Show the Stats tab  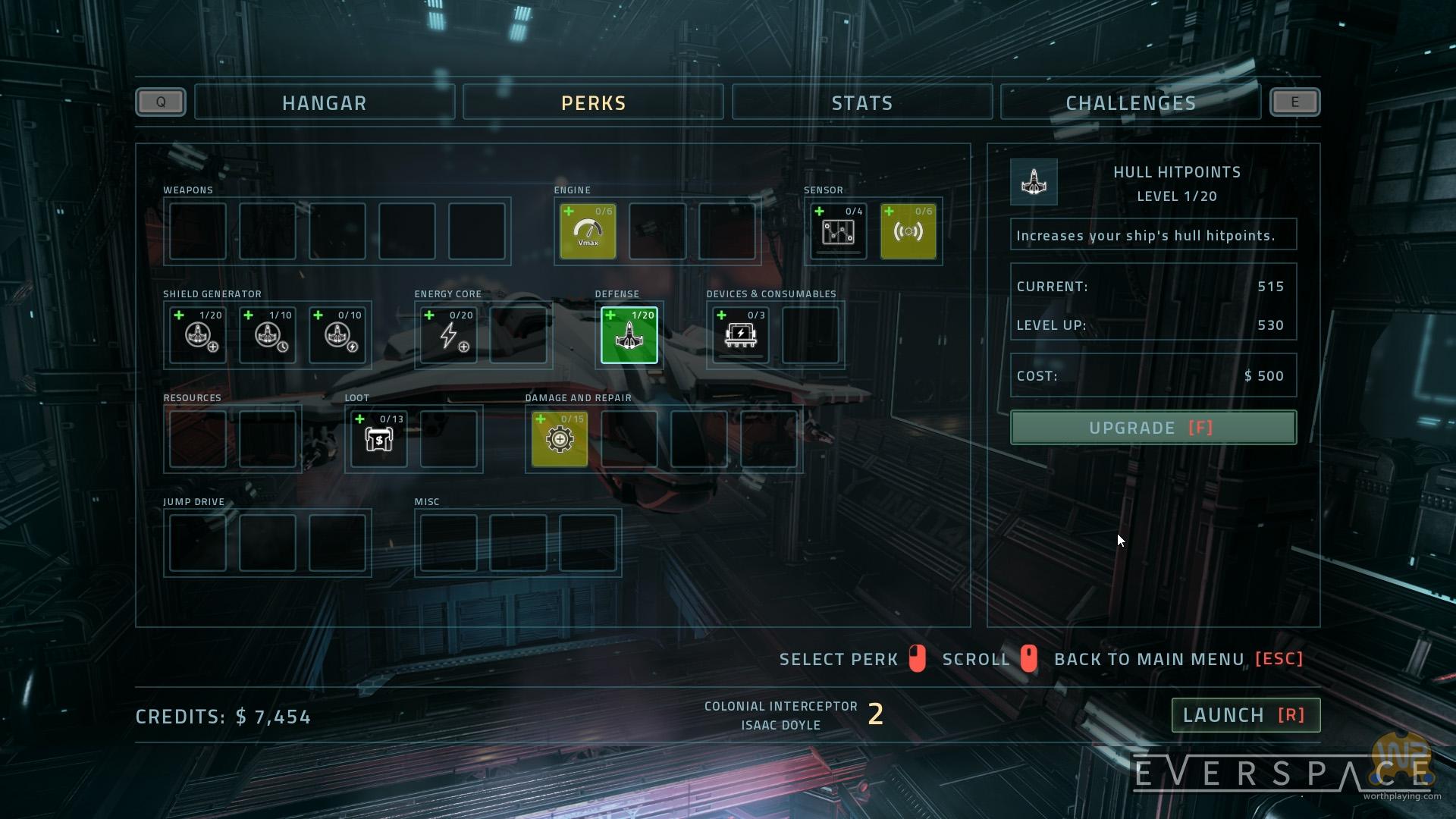tap(861, 103)
